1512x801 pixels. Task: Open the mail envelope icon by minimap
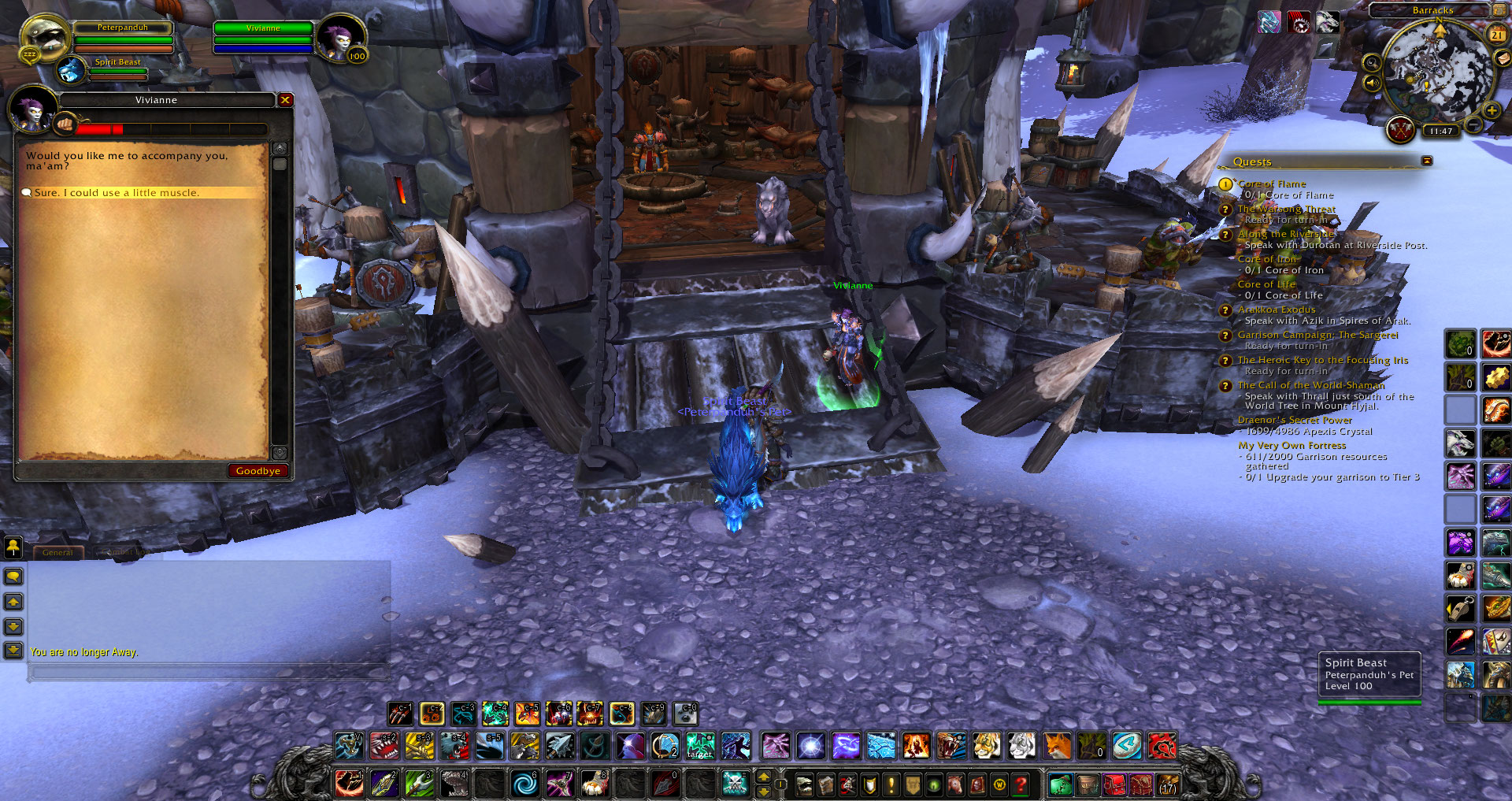click(x=1503, y=57)
